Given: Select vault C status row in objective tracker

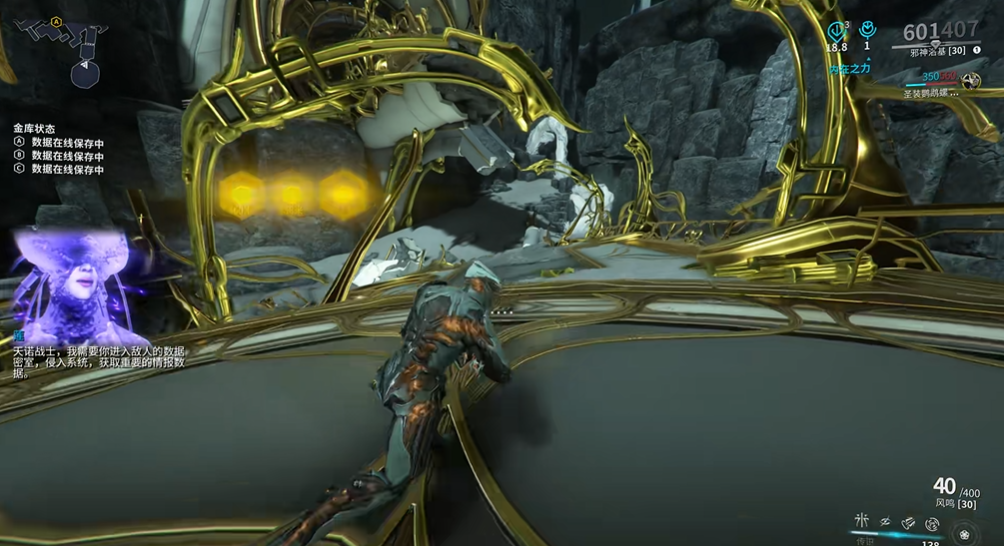Looking at the screenshot, I should [59, 169].
